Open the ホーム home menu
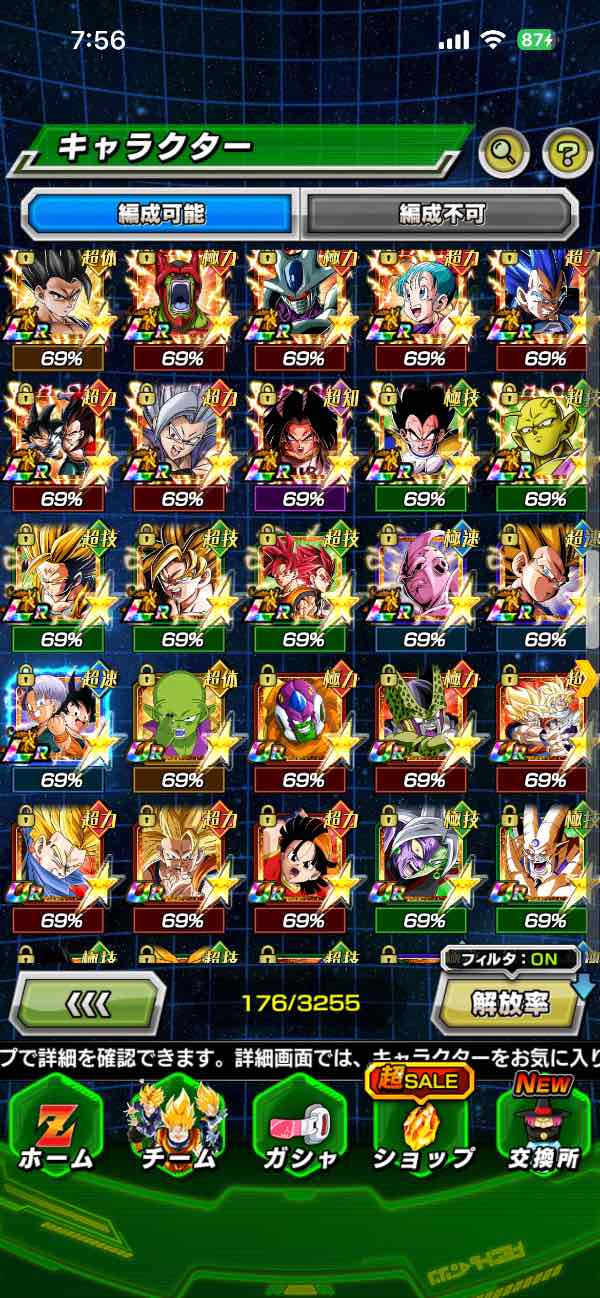This screenshot has width=600, height=1298. pyautogui.click(x=56, y=1130)
